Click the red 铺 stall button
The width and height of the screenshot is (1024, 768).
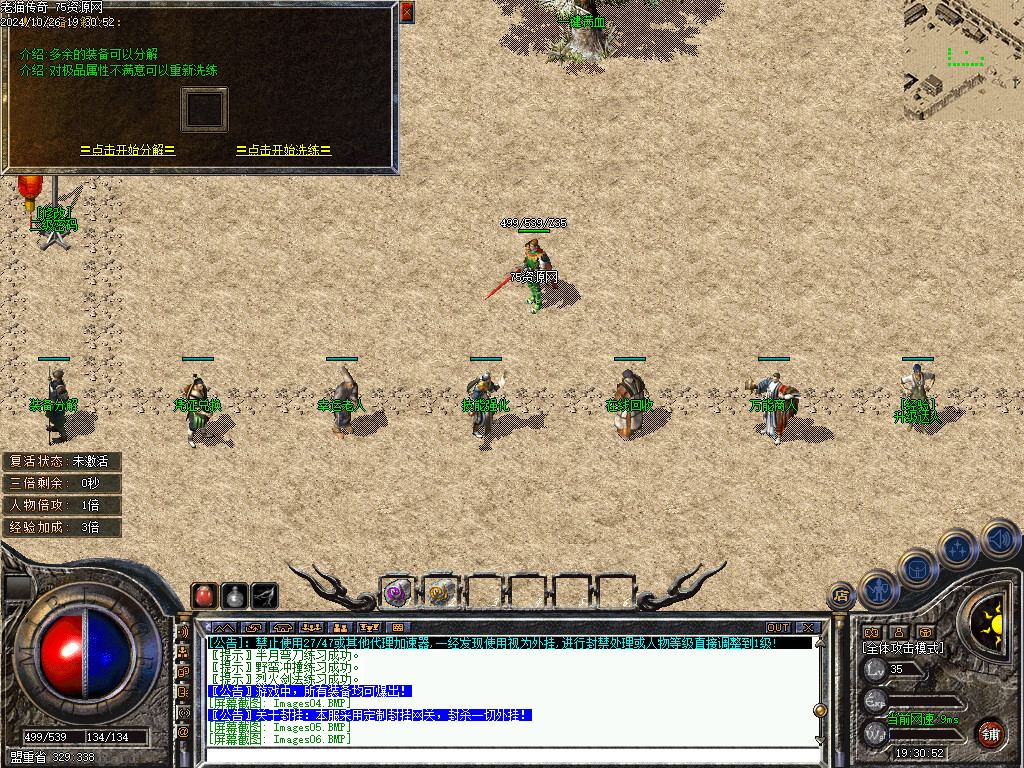tap(990, 733)
